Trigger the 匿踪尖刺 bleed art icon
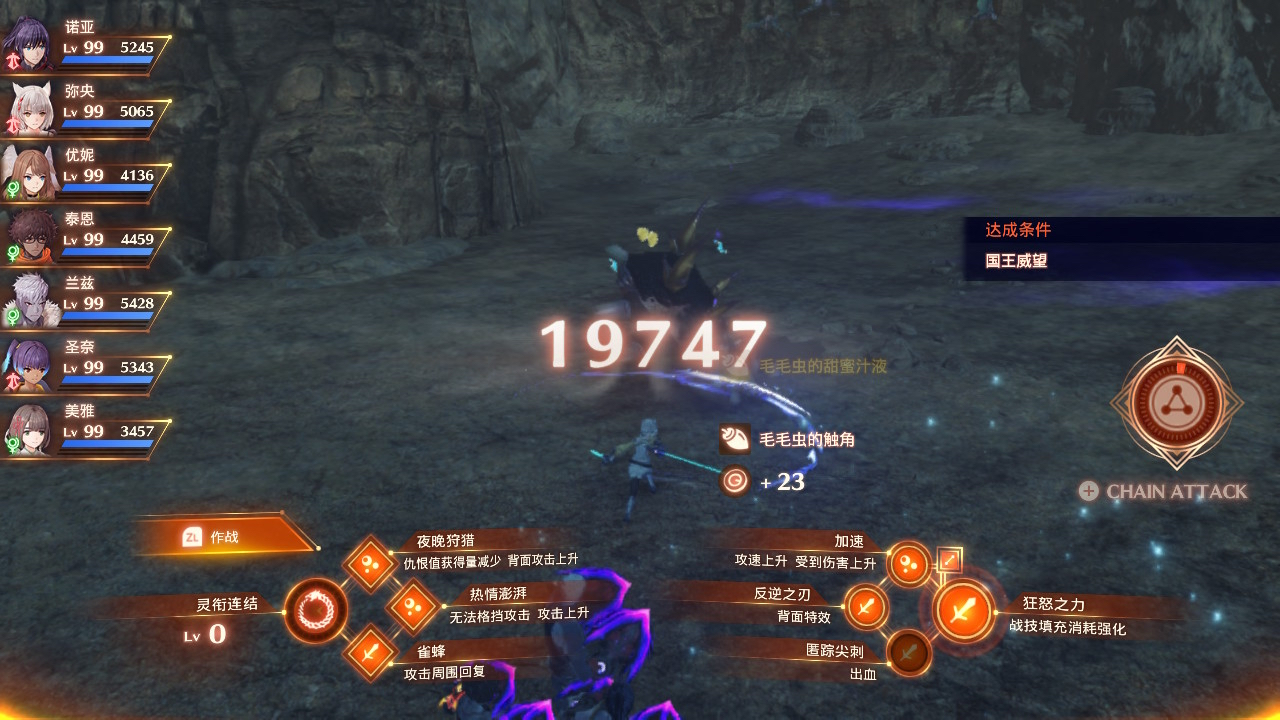The image size is (1280, 720). coord(908,655)
